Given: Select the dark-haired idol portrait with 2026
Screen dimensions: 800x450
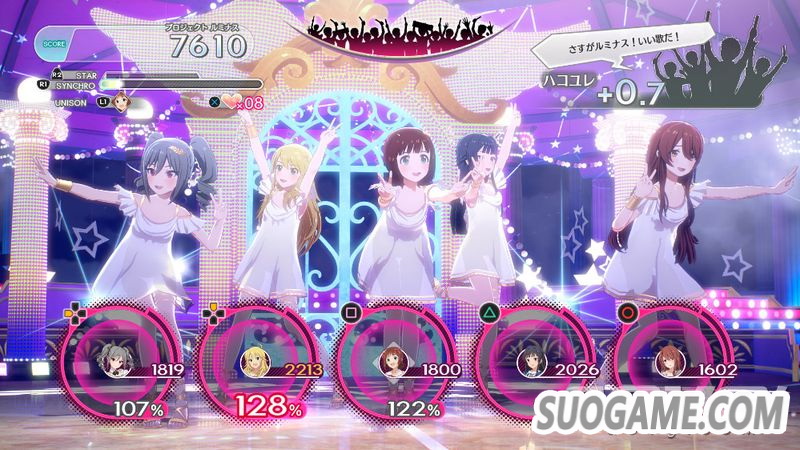Looking at the screenshot, I should pos(527,369).
